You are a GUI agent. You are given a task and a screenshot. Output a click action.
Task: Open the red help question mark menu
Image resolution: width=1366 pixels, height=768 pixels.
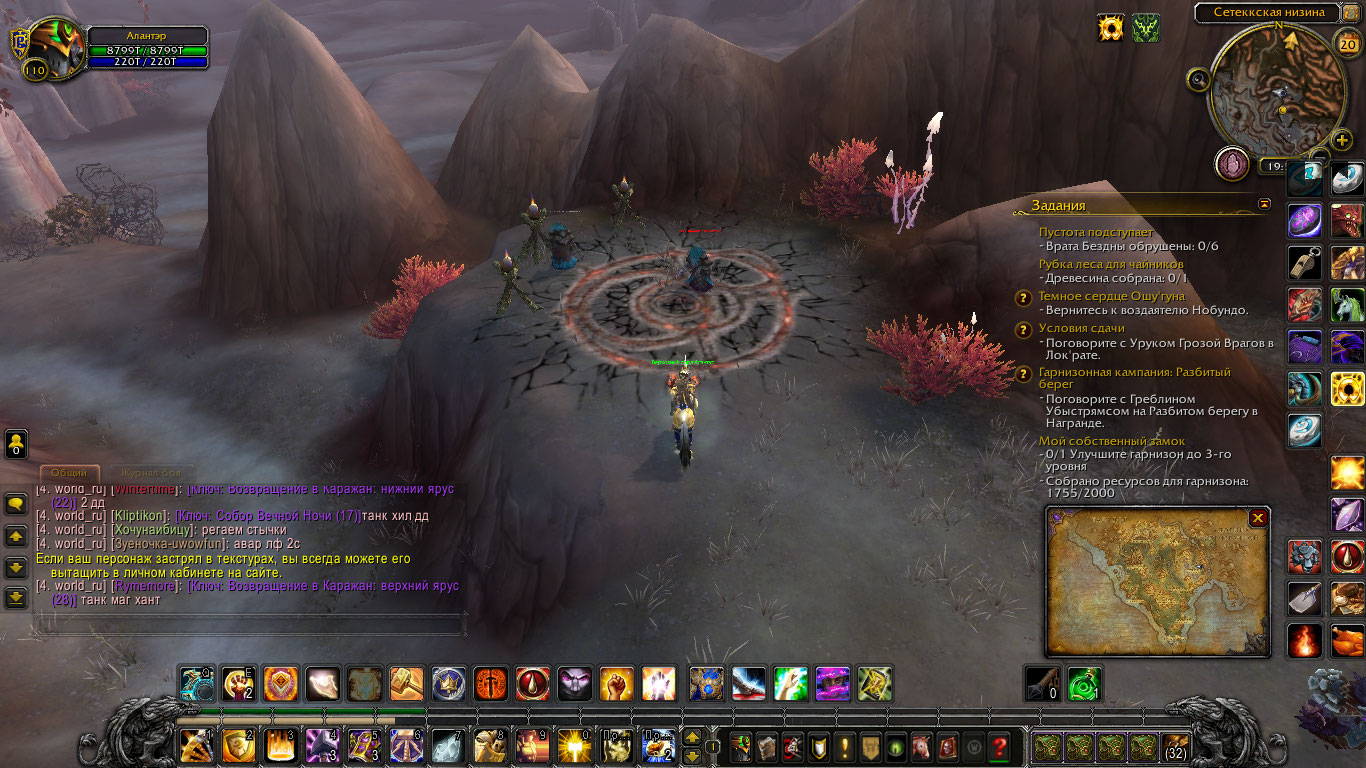999,746
